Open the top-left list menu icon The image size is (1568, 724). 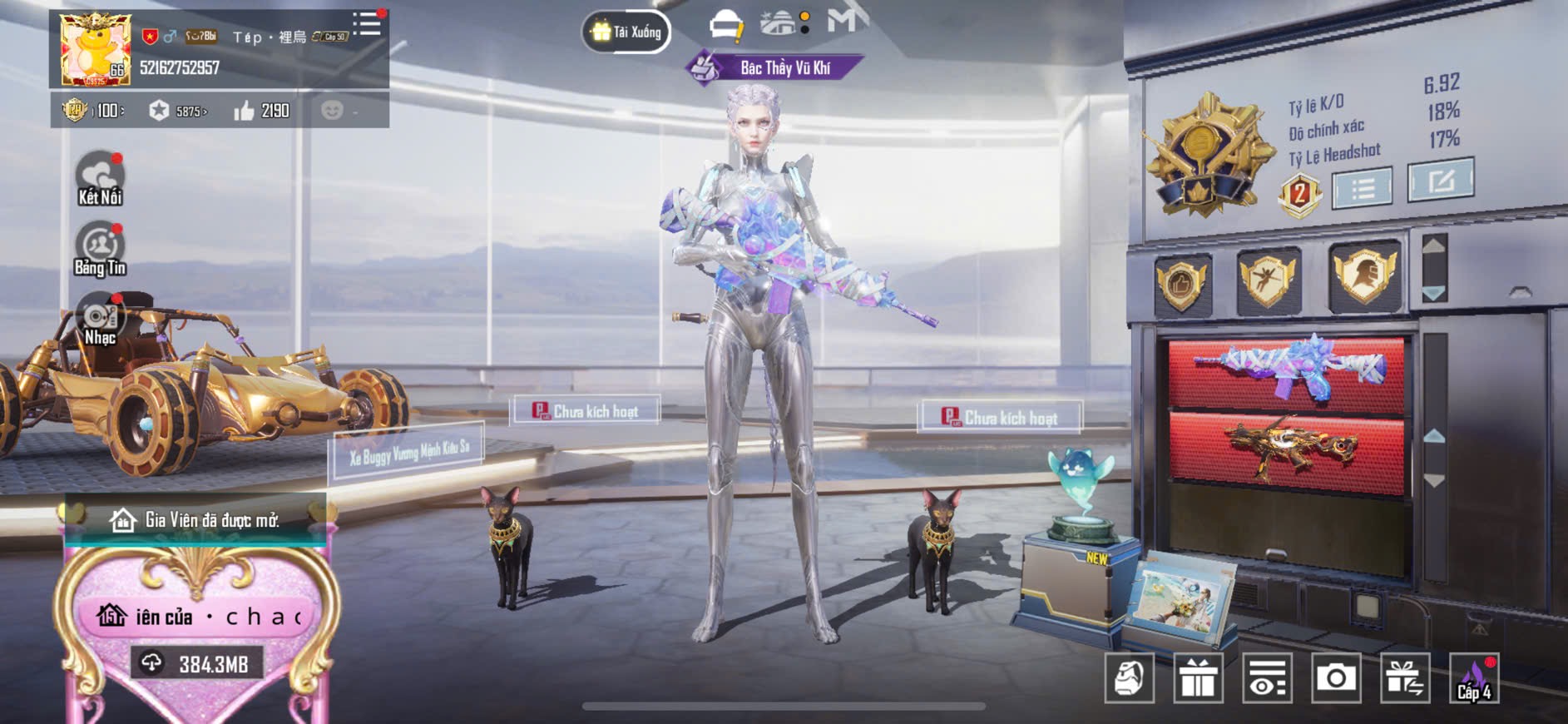[x=366, y=24]
